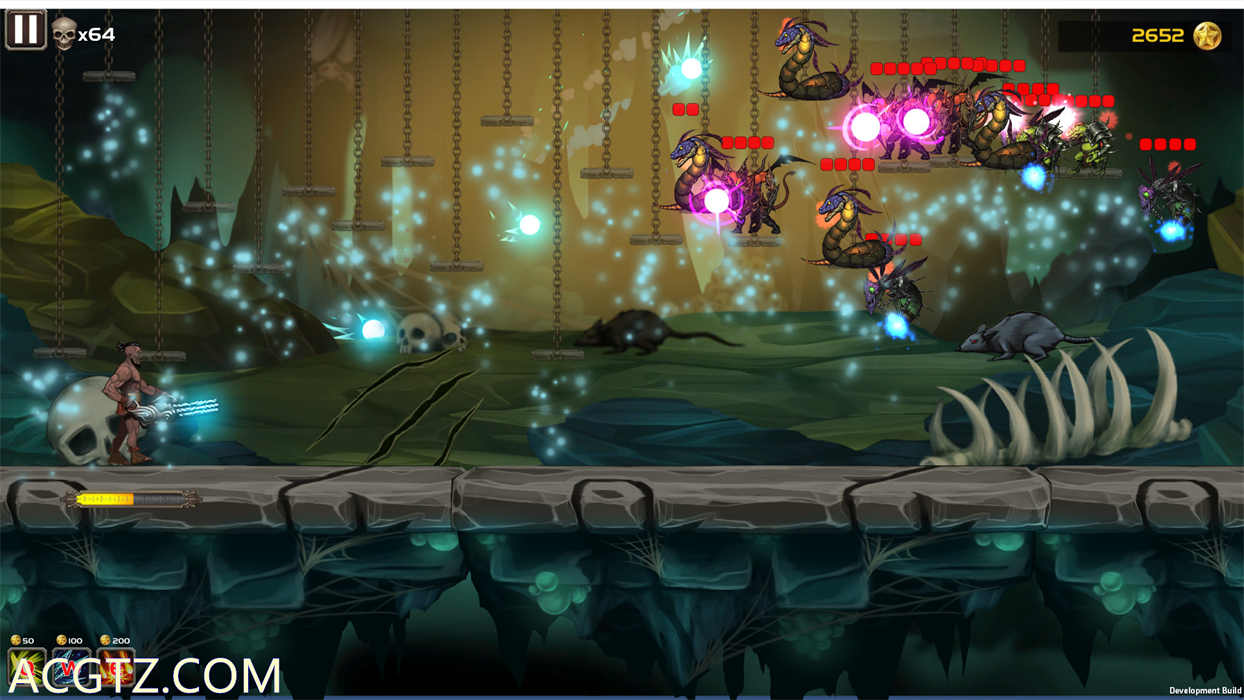The height and width of the screenshot is (700, 1244).
Task: Use the blue ice ability costing 100
Action: 71,667
